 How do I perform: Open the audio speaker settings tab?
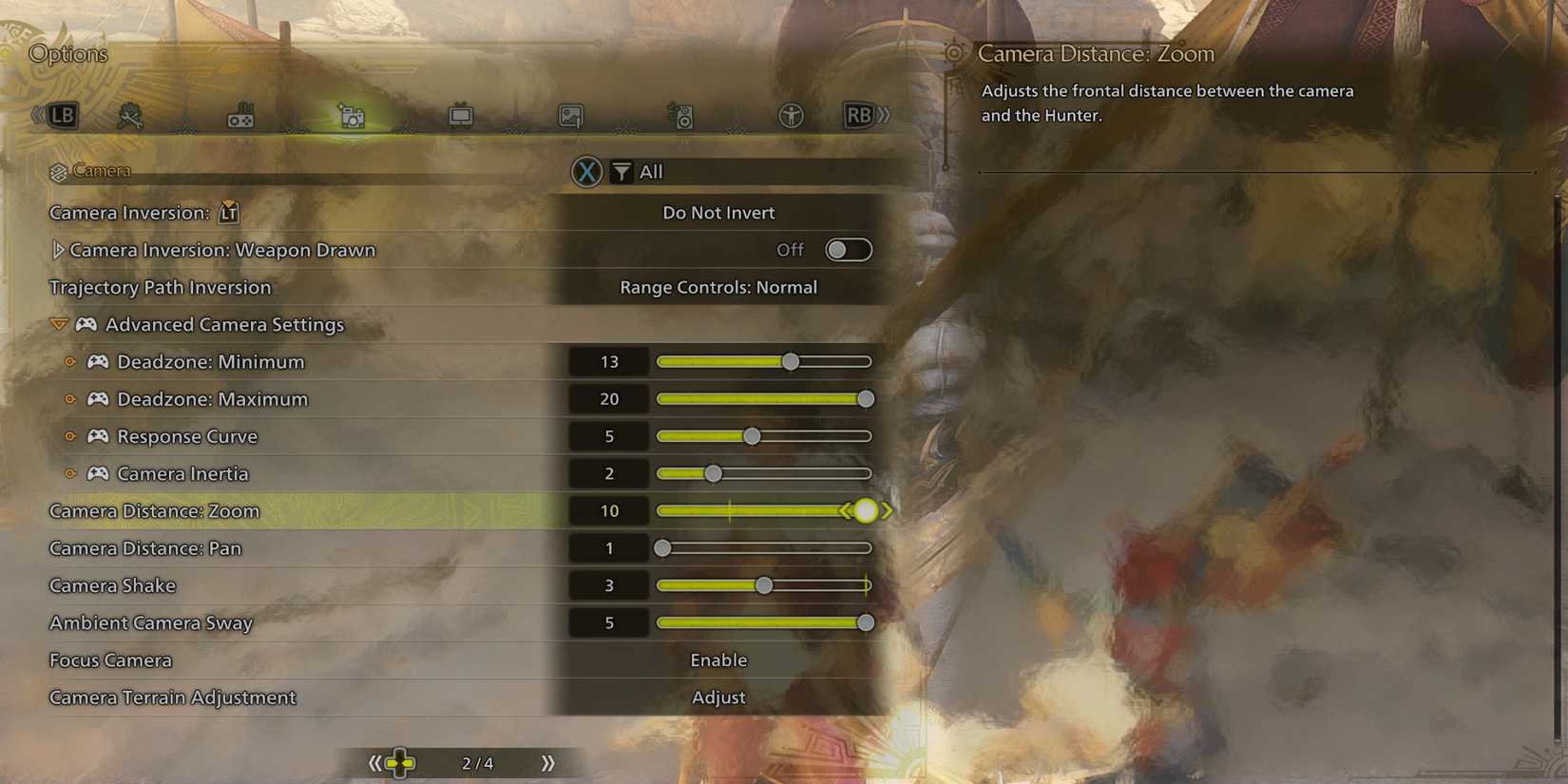[680, 116]
